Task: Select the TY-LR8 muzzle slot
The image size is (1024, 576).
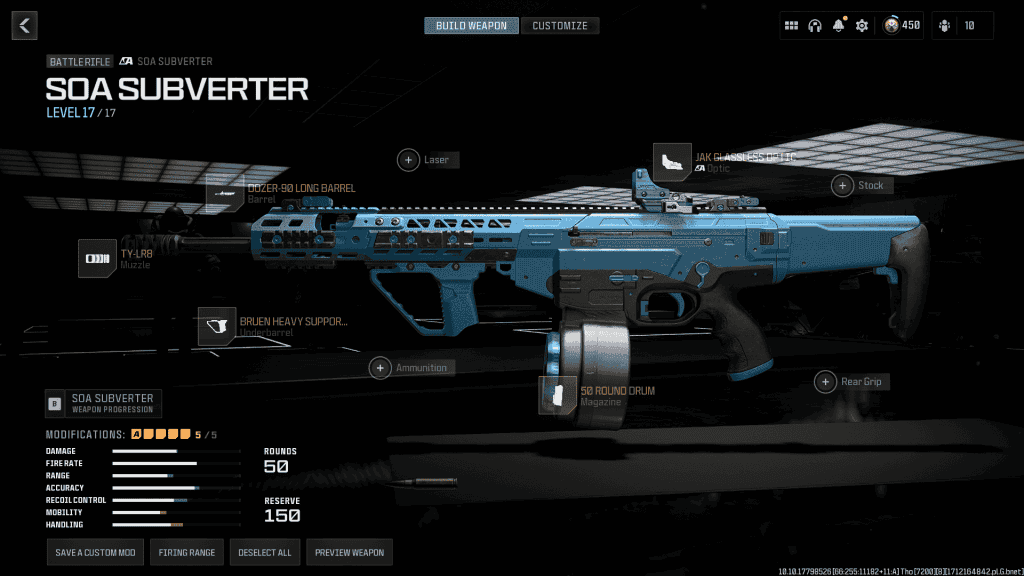Action: click(x=98, y=258)
